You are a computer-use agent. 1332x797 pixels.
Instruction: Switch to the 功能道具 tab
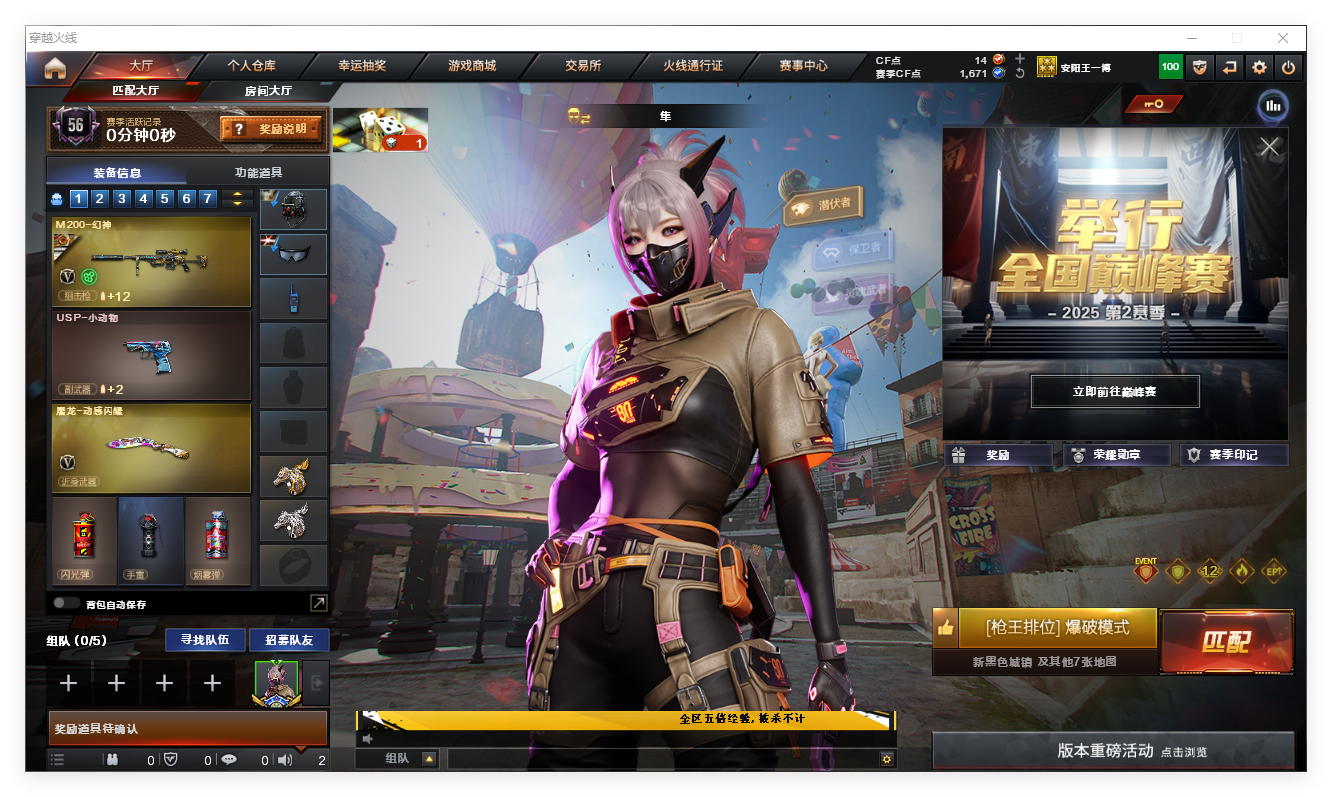(x=258, y=172)
